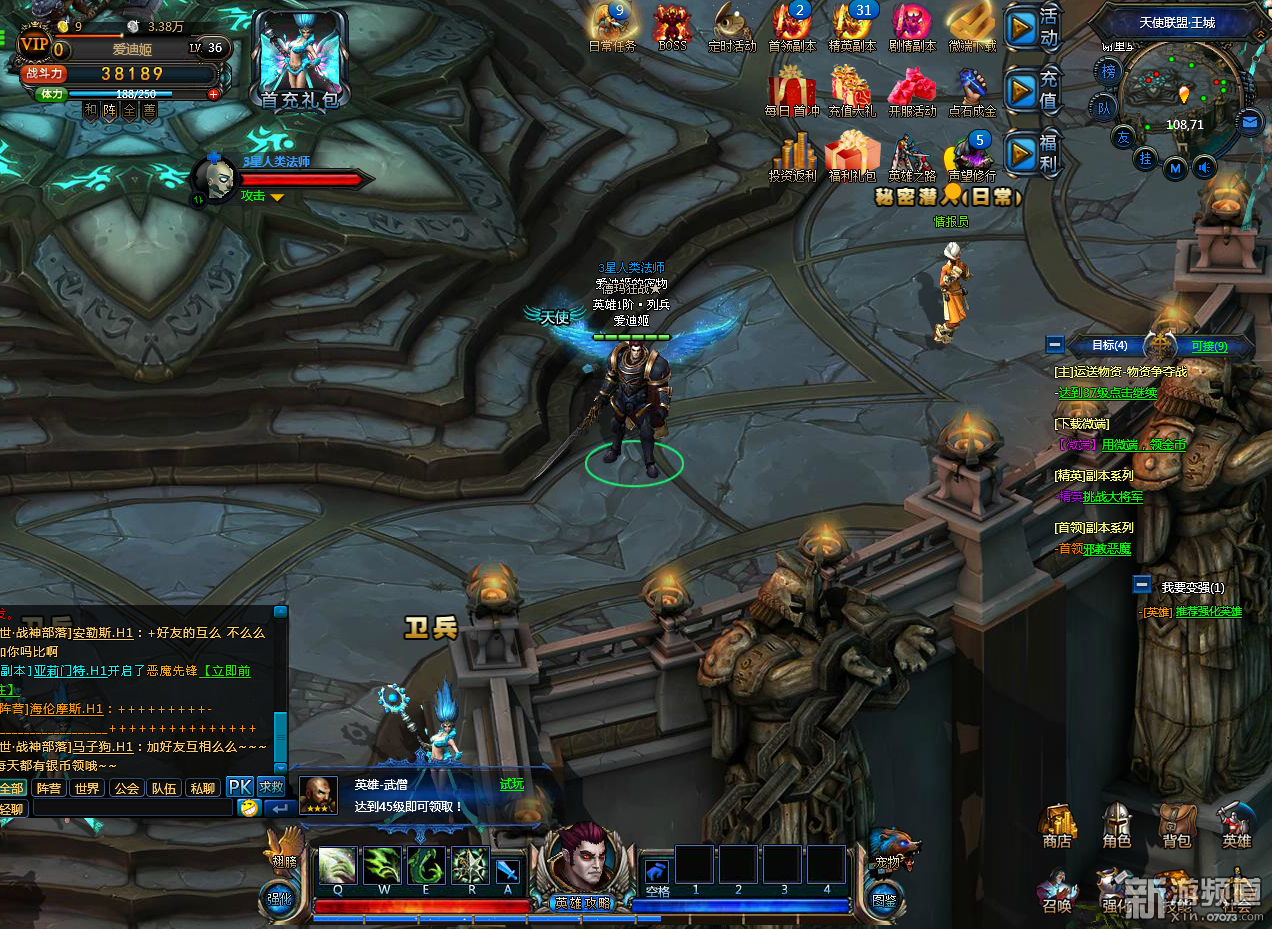Image resolution: width=1272 pixels, height=929 pixels.
Task: Open the 日常任务 daily quests icon
Action: [612, 26]
